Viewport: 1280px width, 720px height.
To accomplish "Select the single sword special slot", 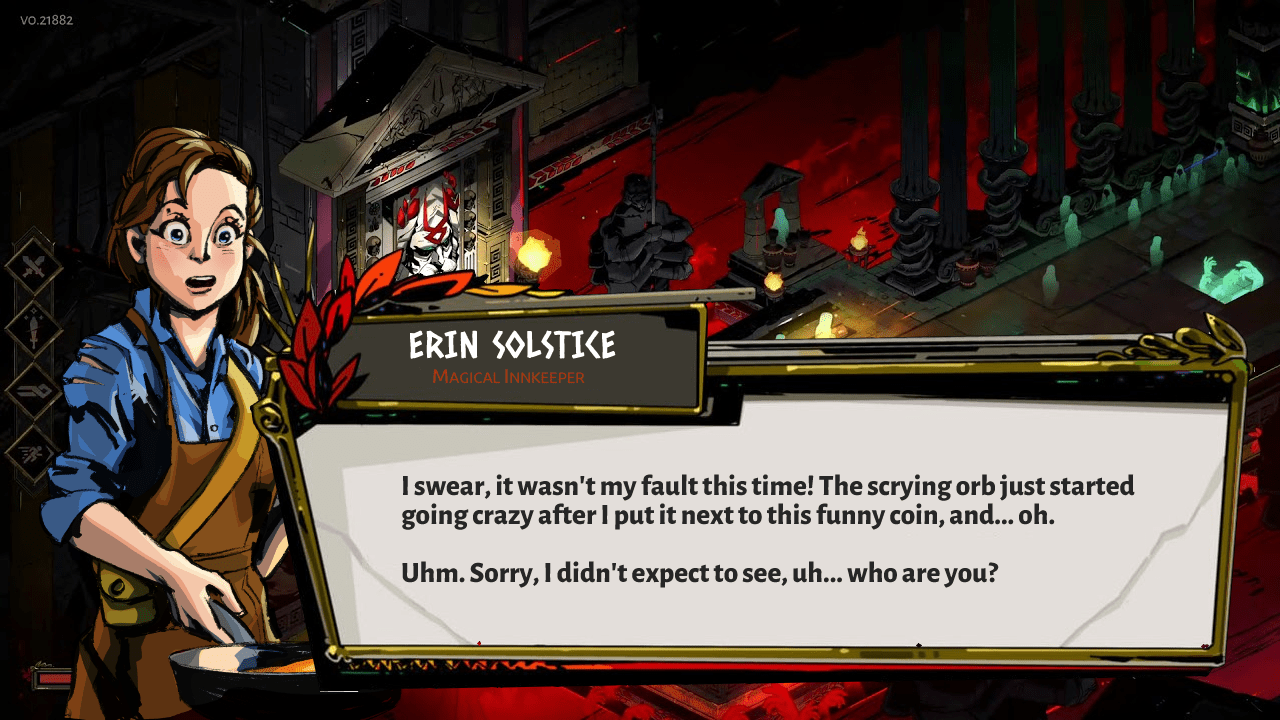I will tap(33, 329).
